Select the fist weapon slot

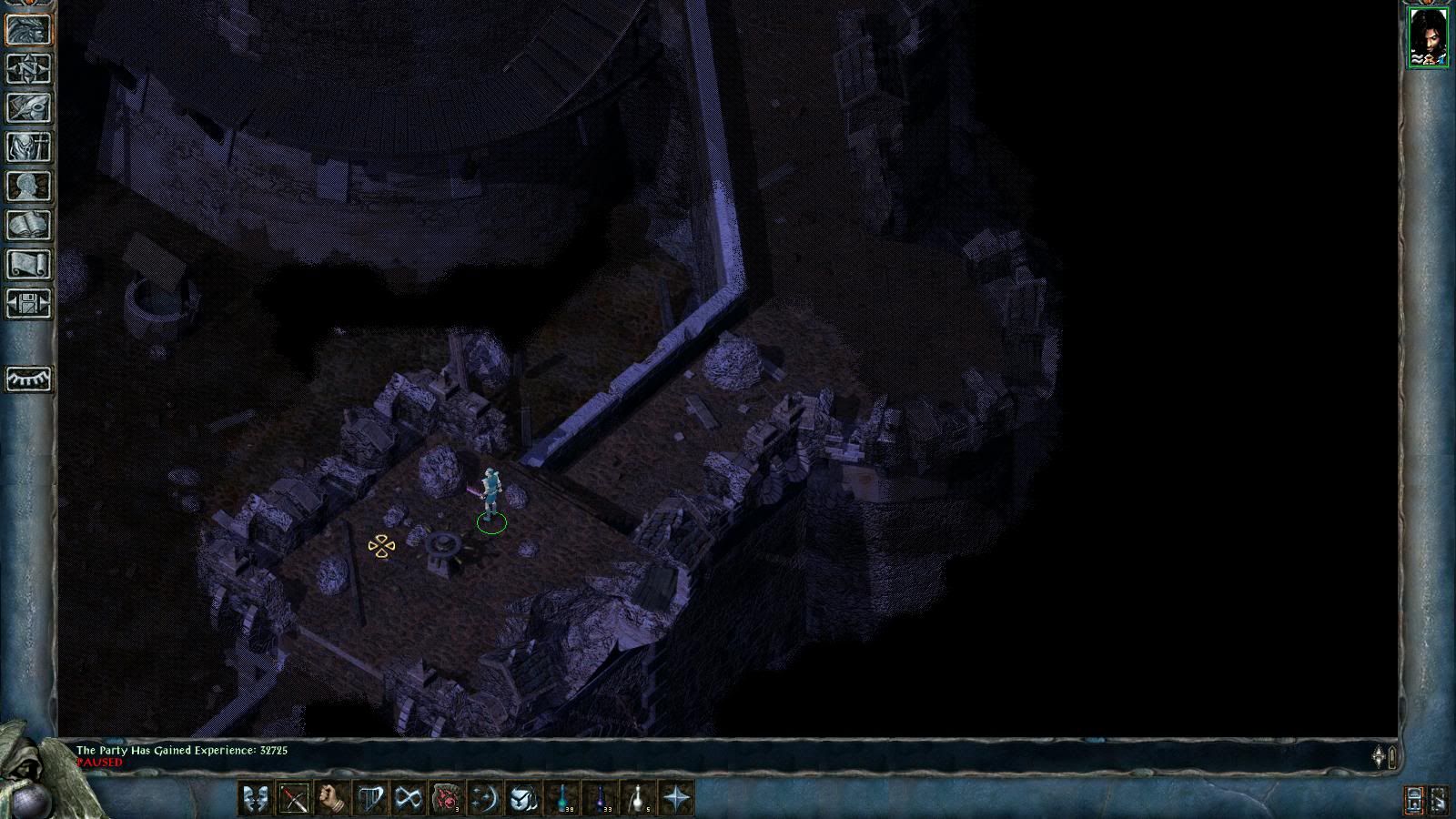click(x=331, y=798)
